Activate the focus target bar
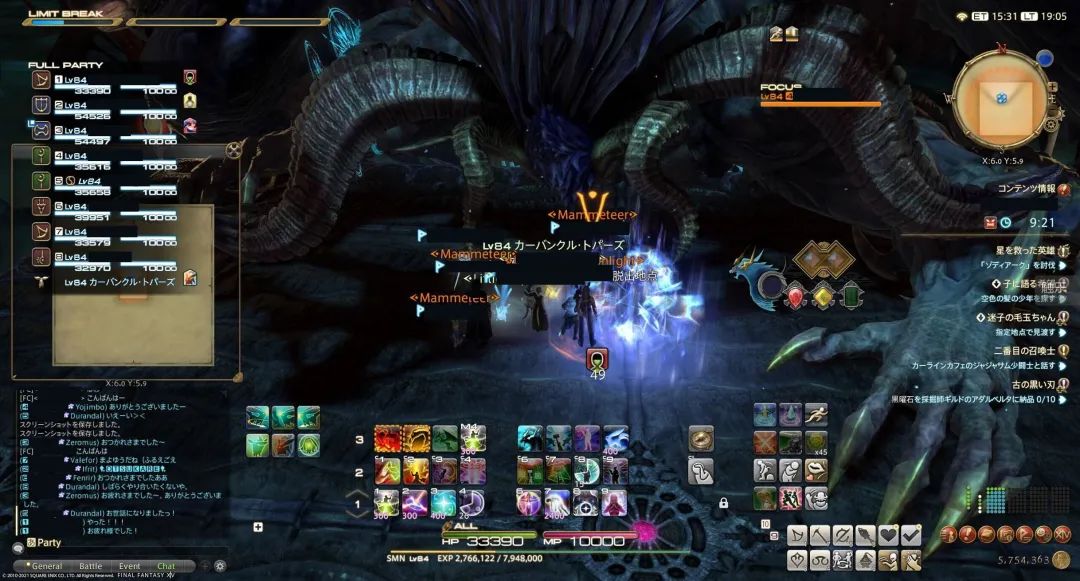 (820, 100)
